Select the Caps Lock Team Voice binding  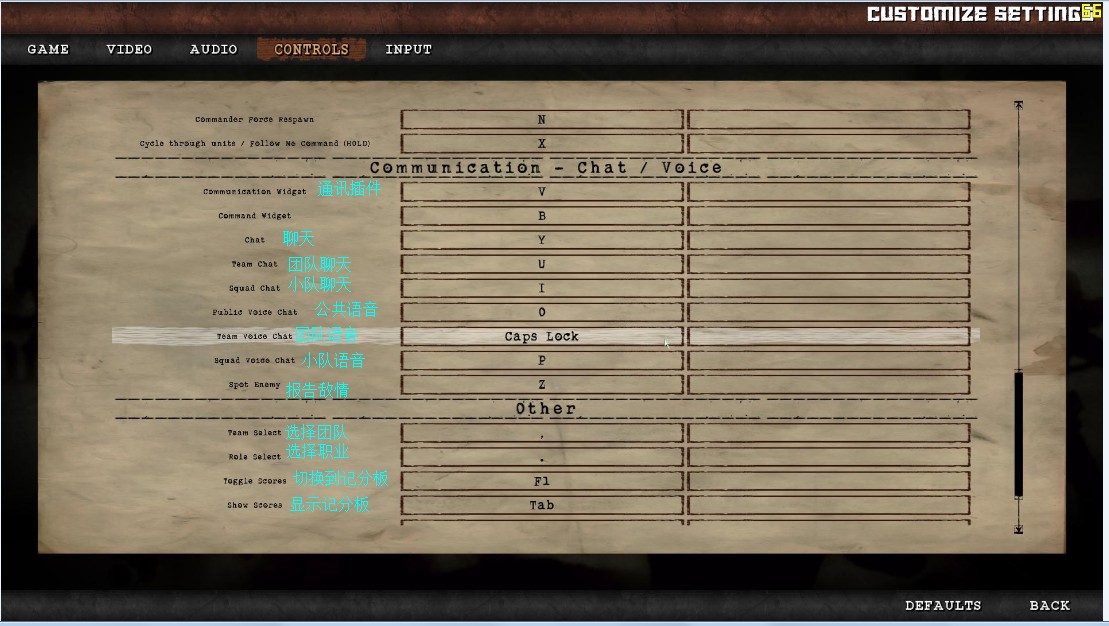[x=542, y=336]
